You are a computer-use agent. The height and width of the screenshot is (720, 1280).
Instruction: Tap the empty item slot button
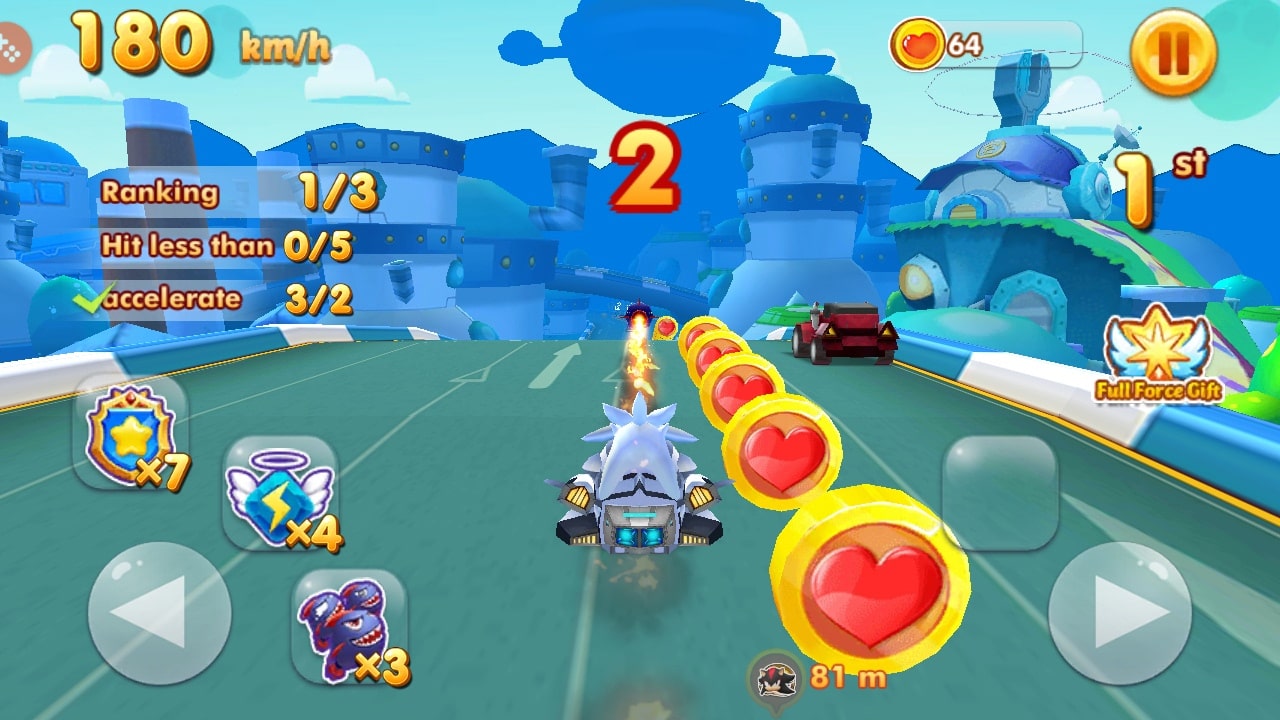[1000, 494]
